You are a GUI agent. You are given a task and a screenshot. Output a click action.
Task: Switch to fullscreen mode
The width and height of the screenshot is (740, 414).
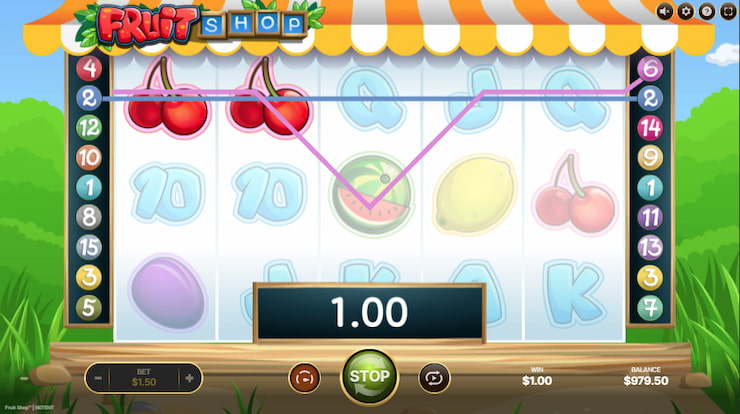[728, 12]
